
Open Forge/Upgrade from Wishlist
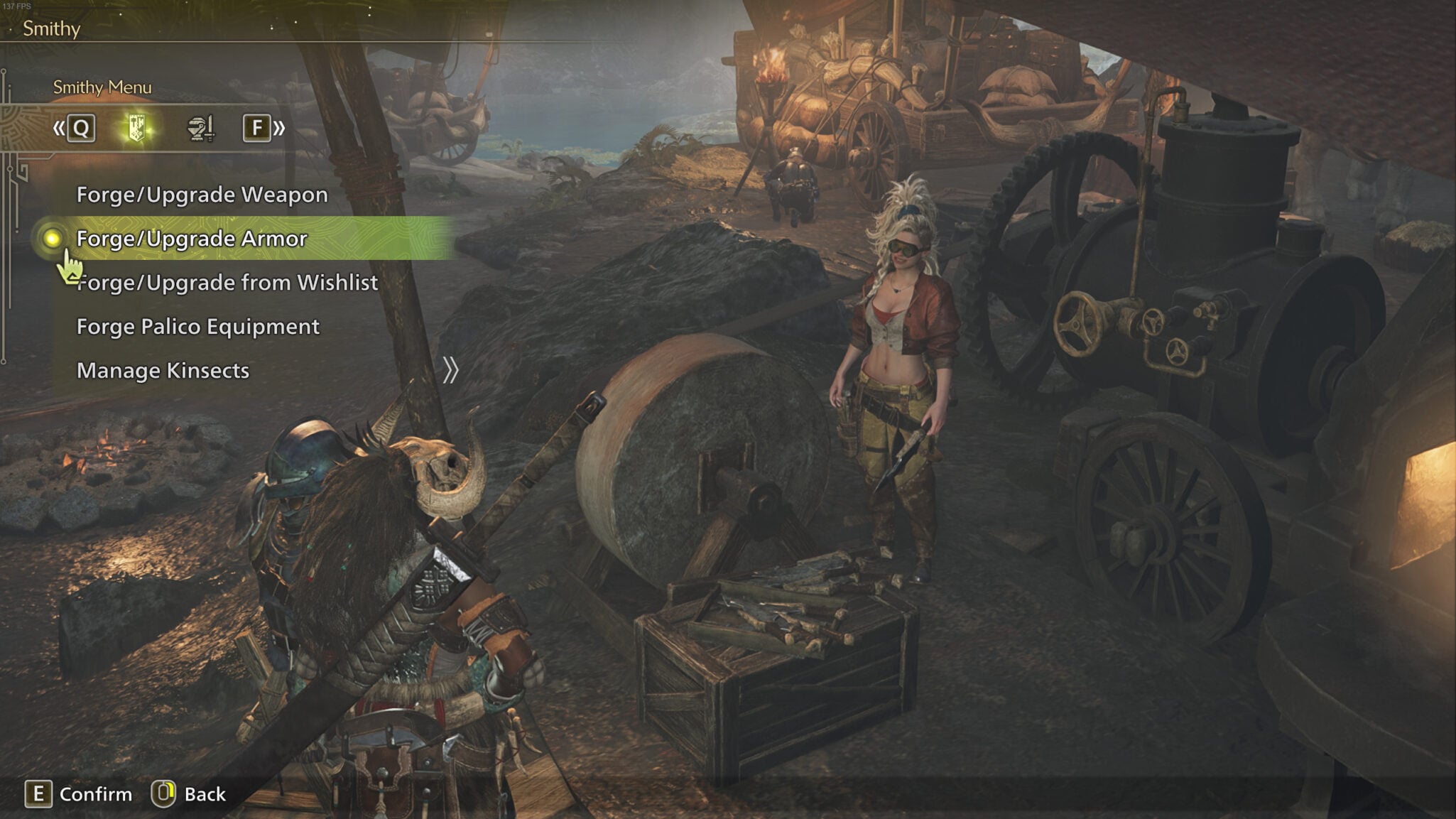coord(227,283)
